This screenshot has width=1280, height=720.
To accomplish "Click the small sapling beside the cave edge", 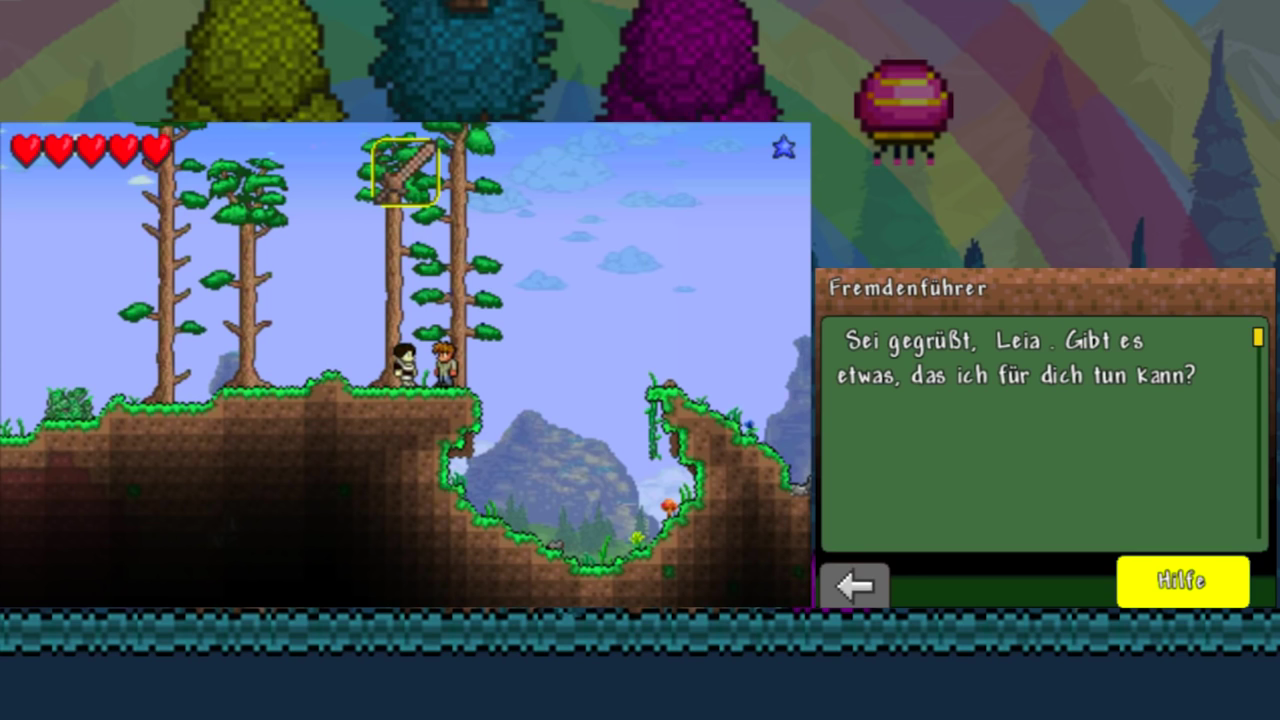I will point(637,537).
